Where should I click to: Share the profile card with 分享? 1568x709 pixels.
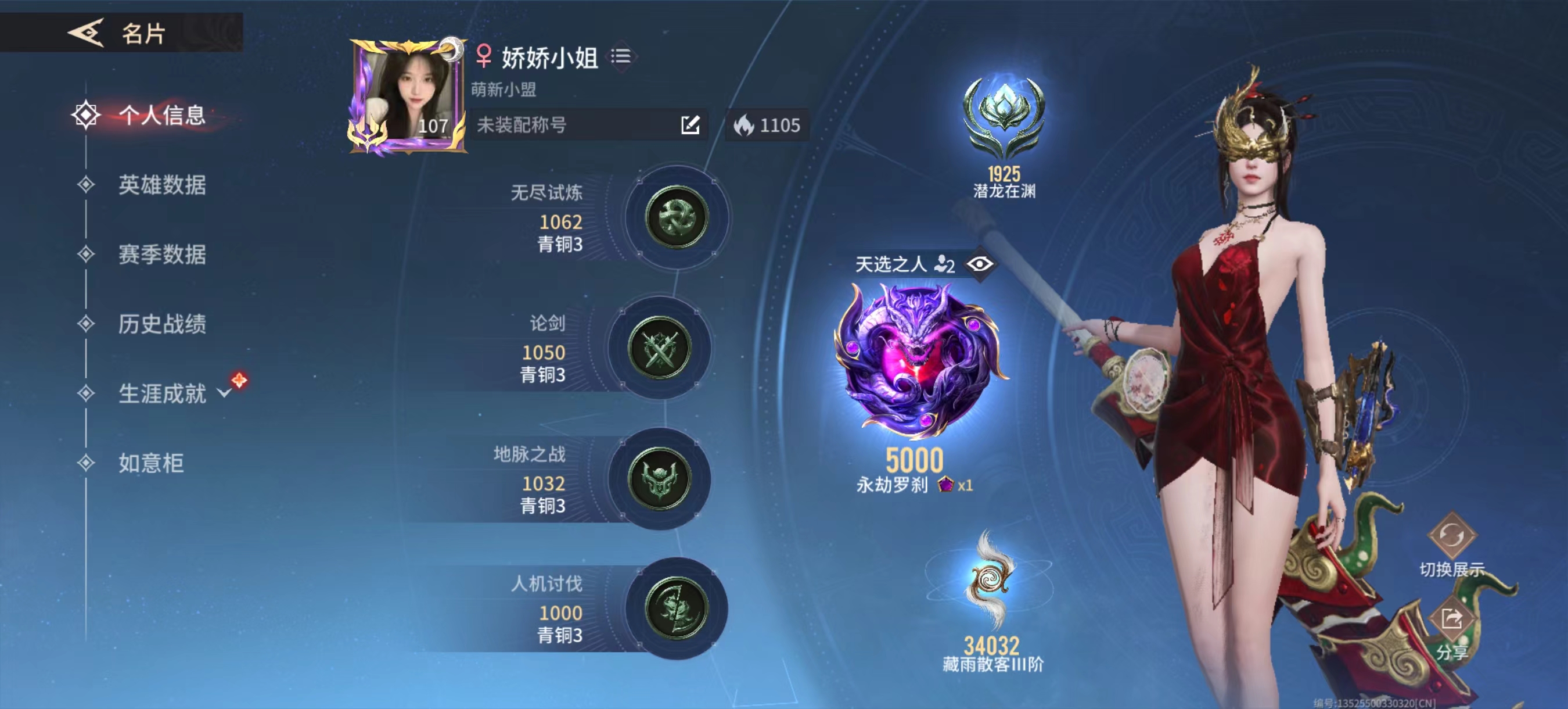(1452, 620)
